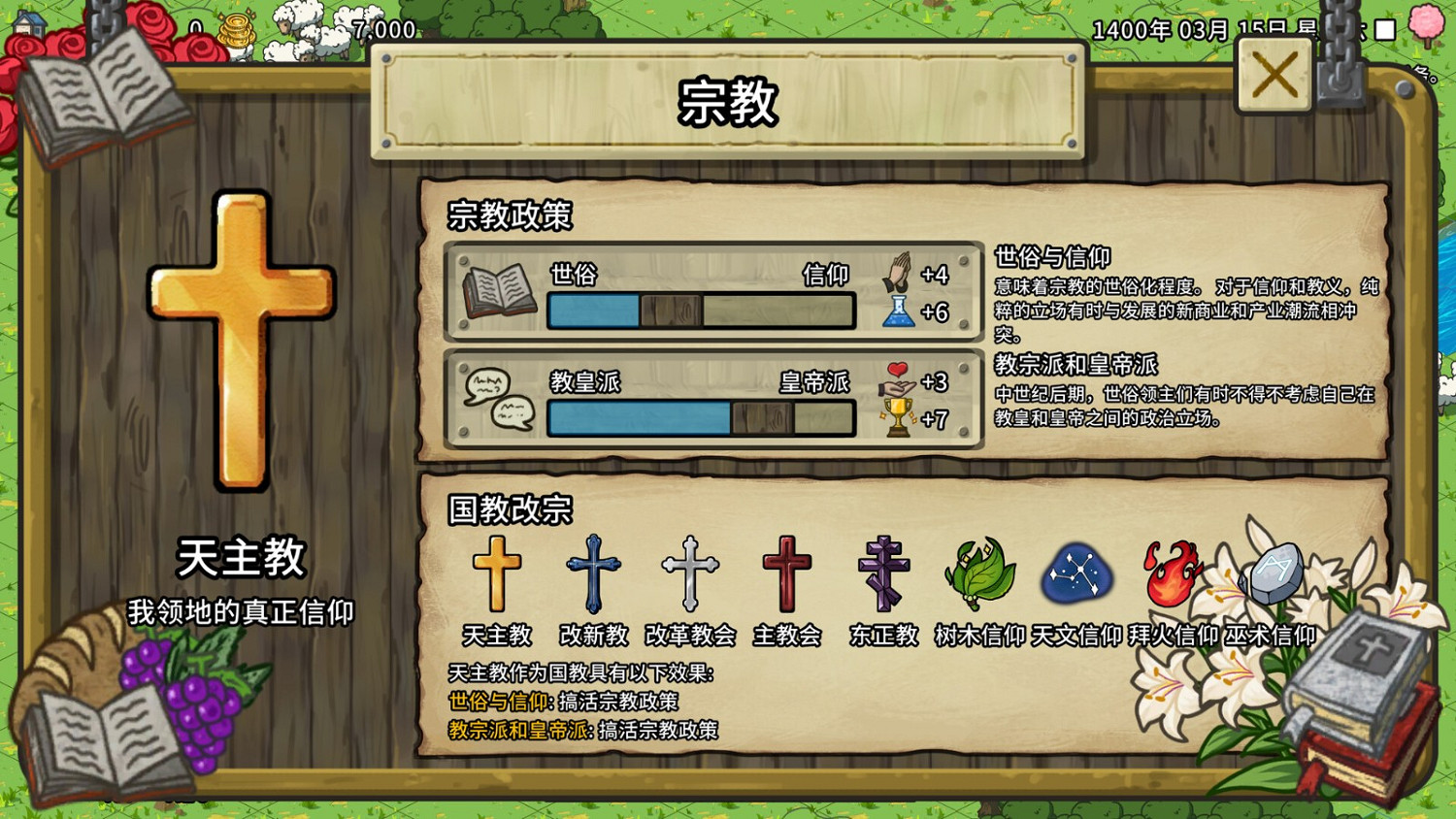1456x819 pixels.
Task: Adjust the 世俗与信仰 slider bar
Action: tap(699, 310)
